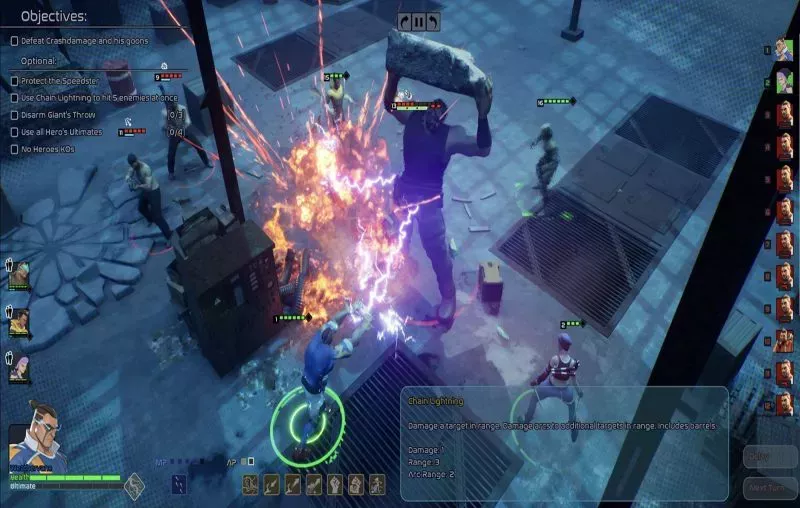Pick the purple-haired hero in turn order
Viewport: 800px width, 508px height.
pyautogui.click(x=784, y=82)
